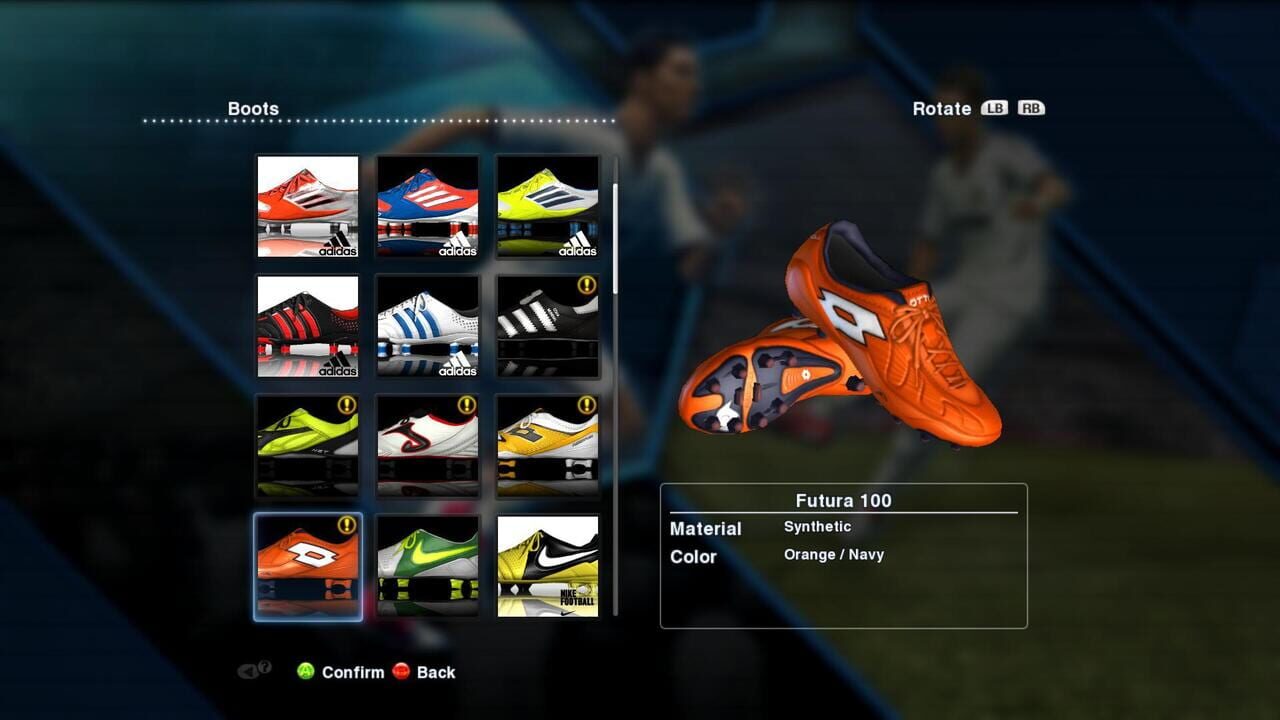Click the red B Back icon
The height and width of the screenshot is (720, 1280).
[x=403, y=672]
